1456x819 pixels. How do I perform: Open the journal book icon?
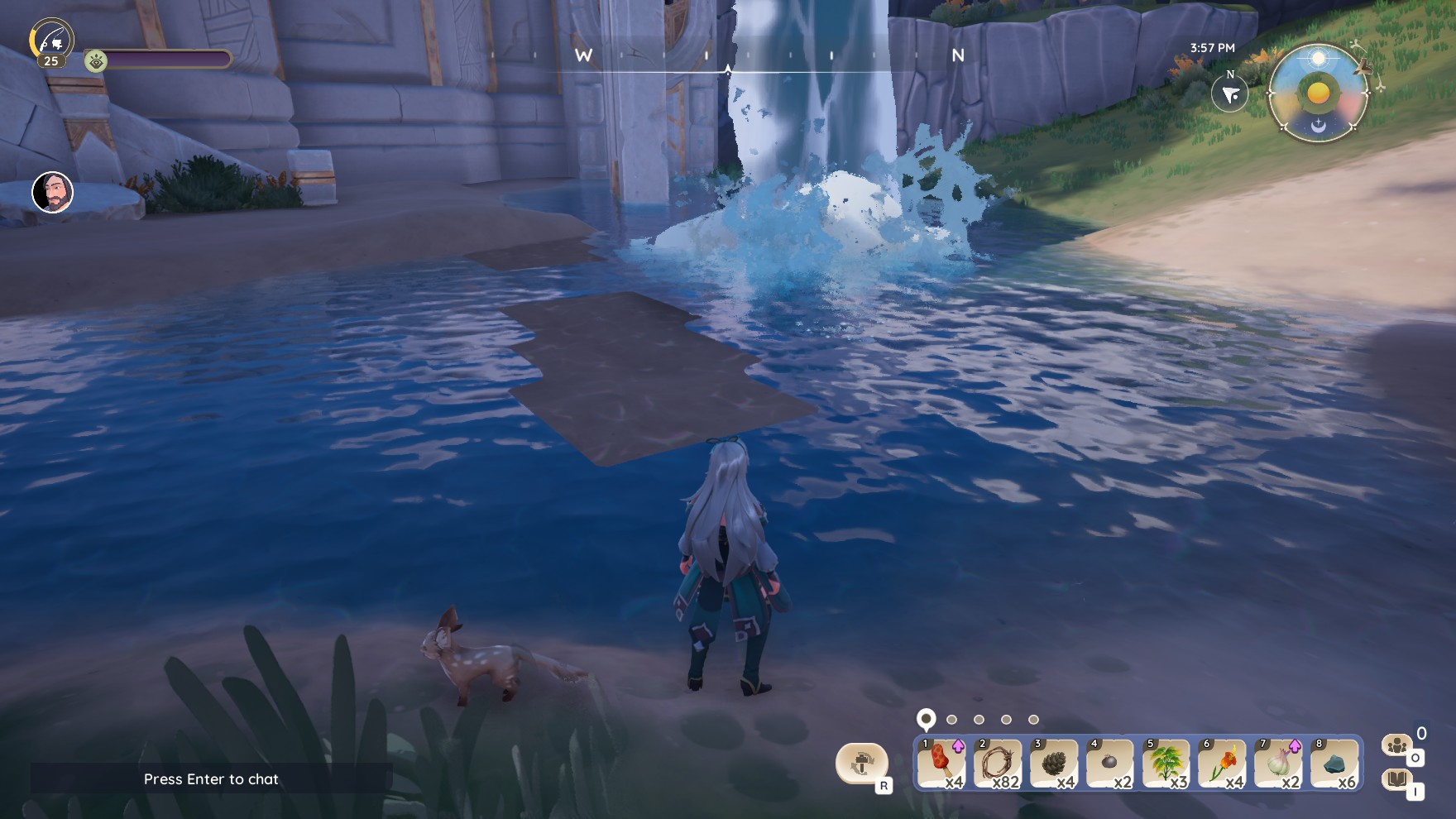pyautogui.click(x=1397, y=778)
